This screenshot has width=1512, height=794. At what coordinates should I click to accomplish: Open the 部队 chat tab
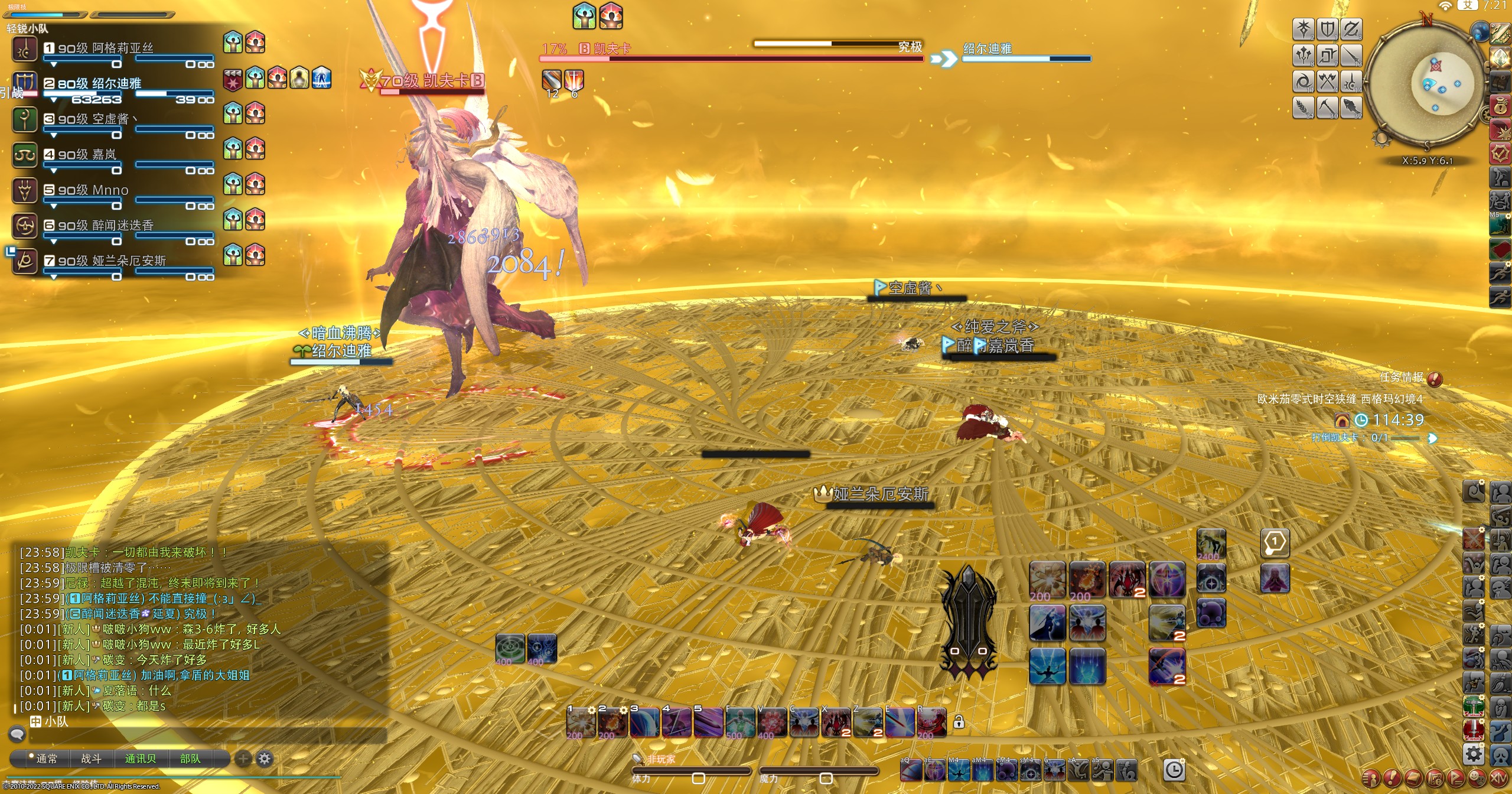coord(190,759)
